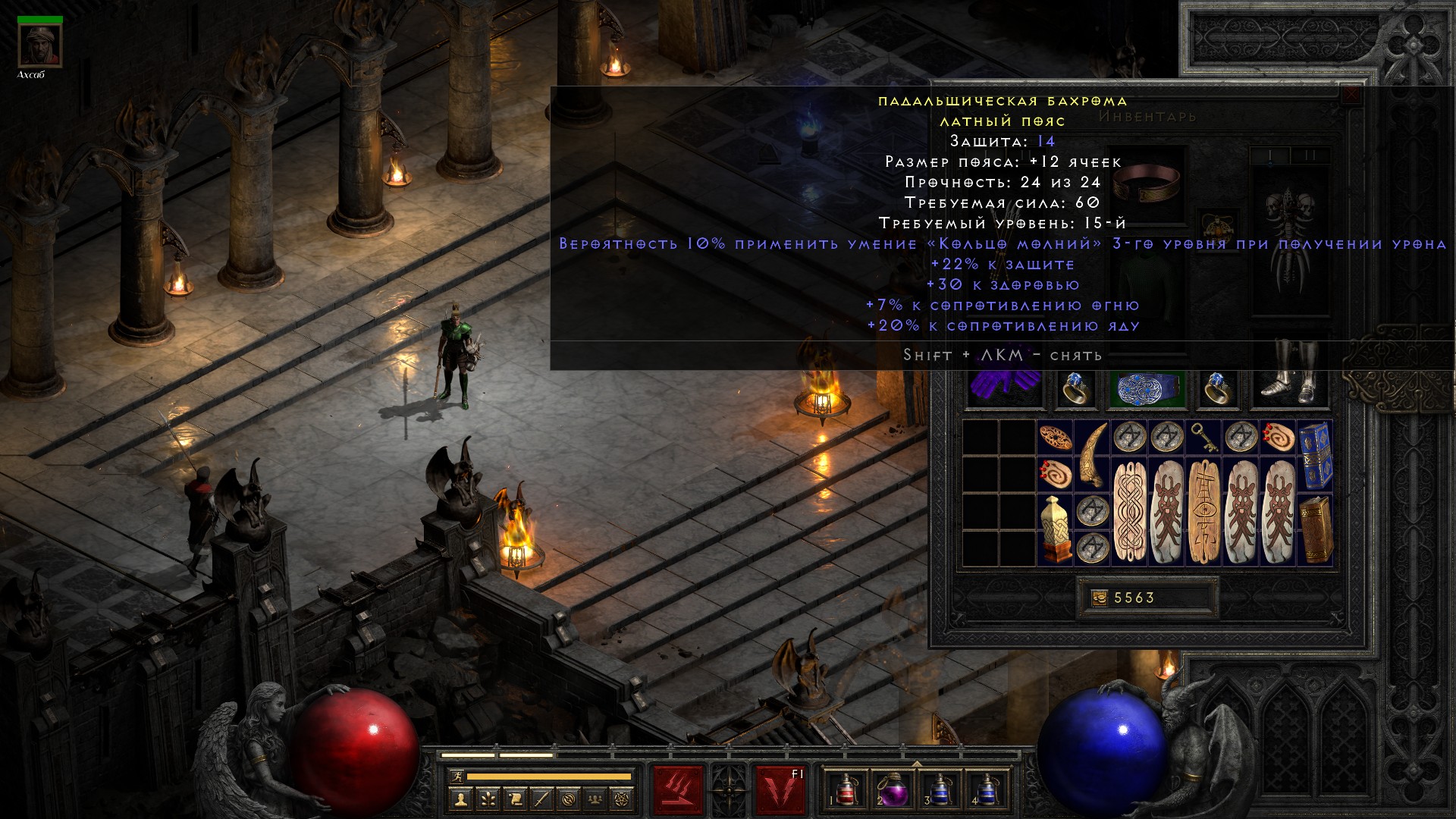The width and height of the screenshot is (1456, 819).
Task: Pick up the blue tome in inventory
Action: (x=1315, y=455)
